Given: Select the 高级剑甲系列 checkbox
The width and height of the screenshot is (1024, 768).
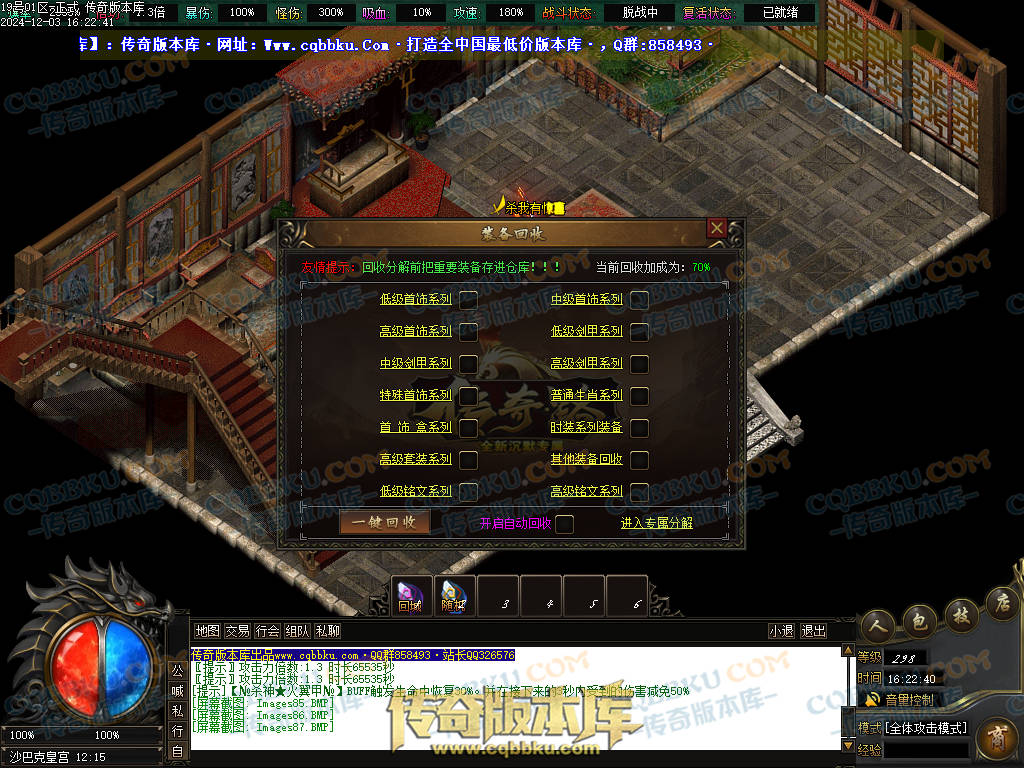Looking at the screenshot, I should tap(639, 363).
